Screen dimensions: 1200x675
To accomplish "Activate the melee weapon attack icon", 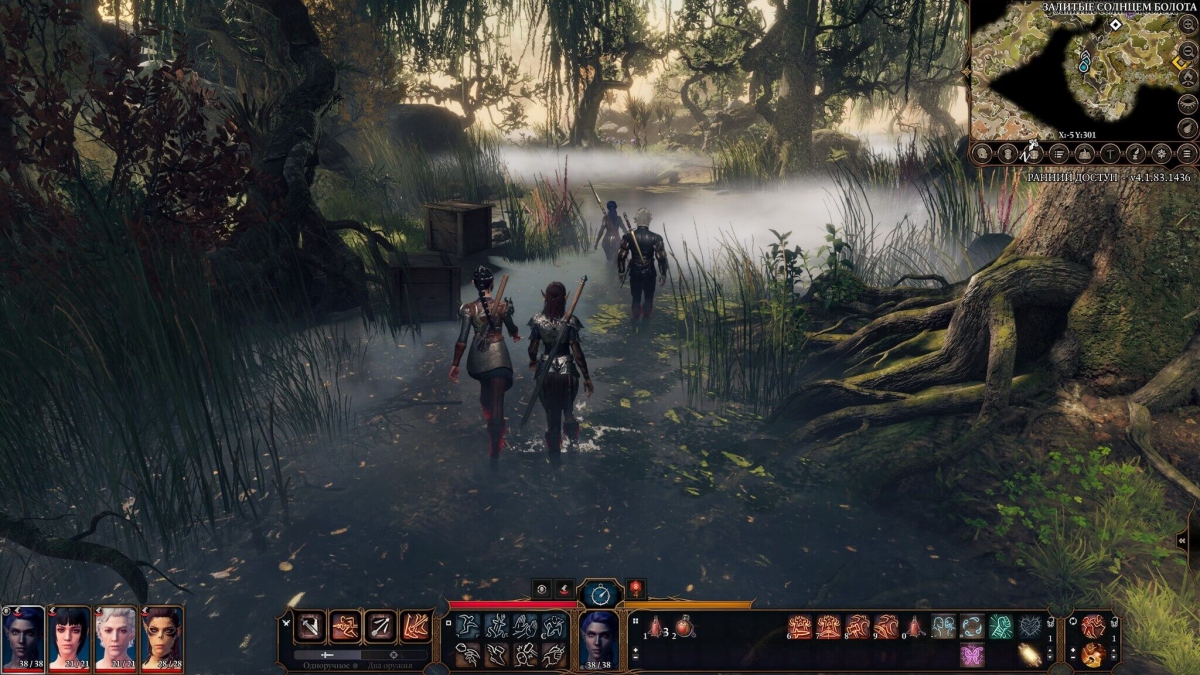I will click(310, 627).
